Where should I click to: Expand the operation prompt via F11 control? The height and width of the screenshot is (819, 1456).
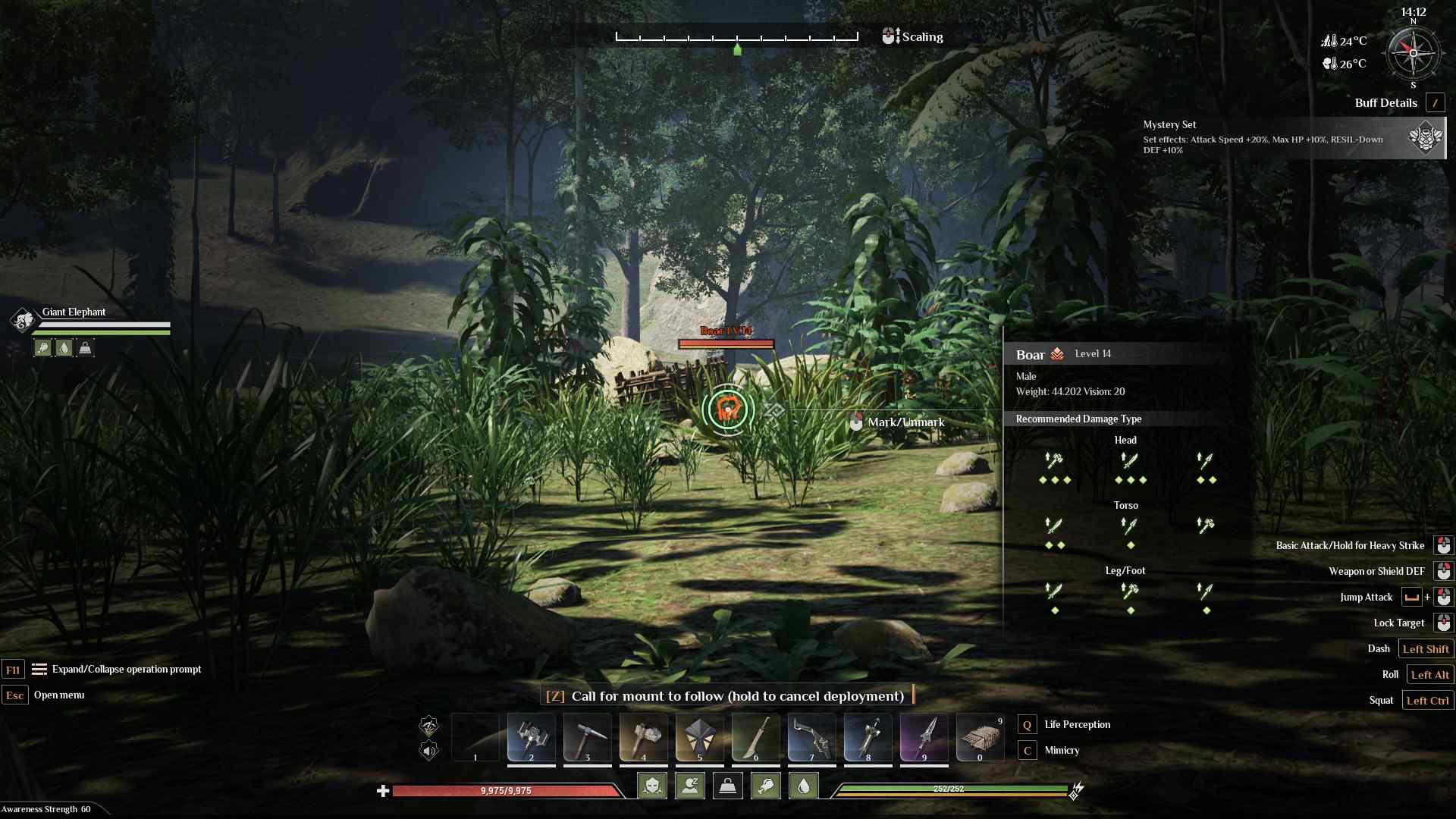point(13,670)
